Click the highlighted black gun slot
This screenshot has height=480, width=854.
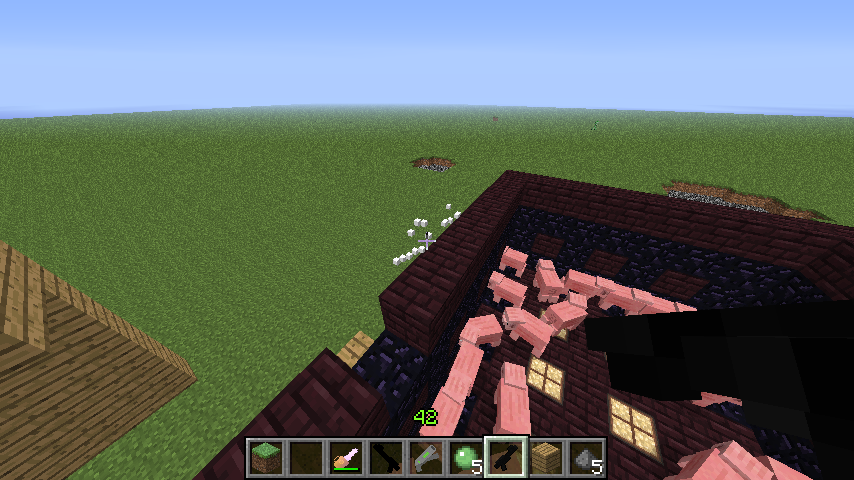(x=505, y=457)
